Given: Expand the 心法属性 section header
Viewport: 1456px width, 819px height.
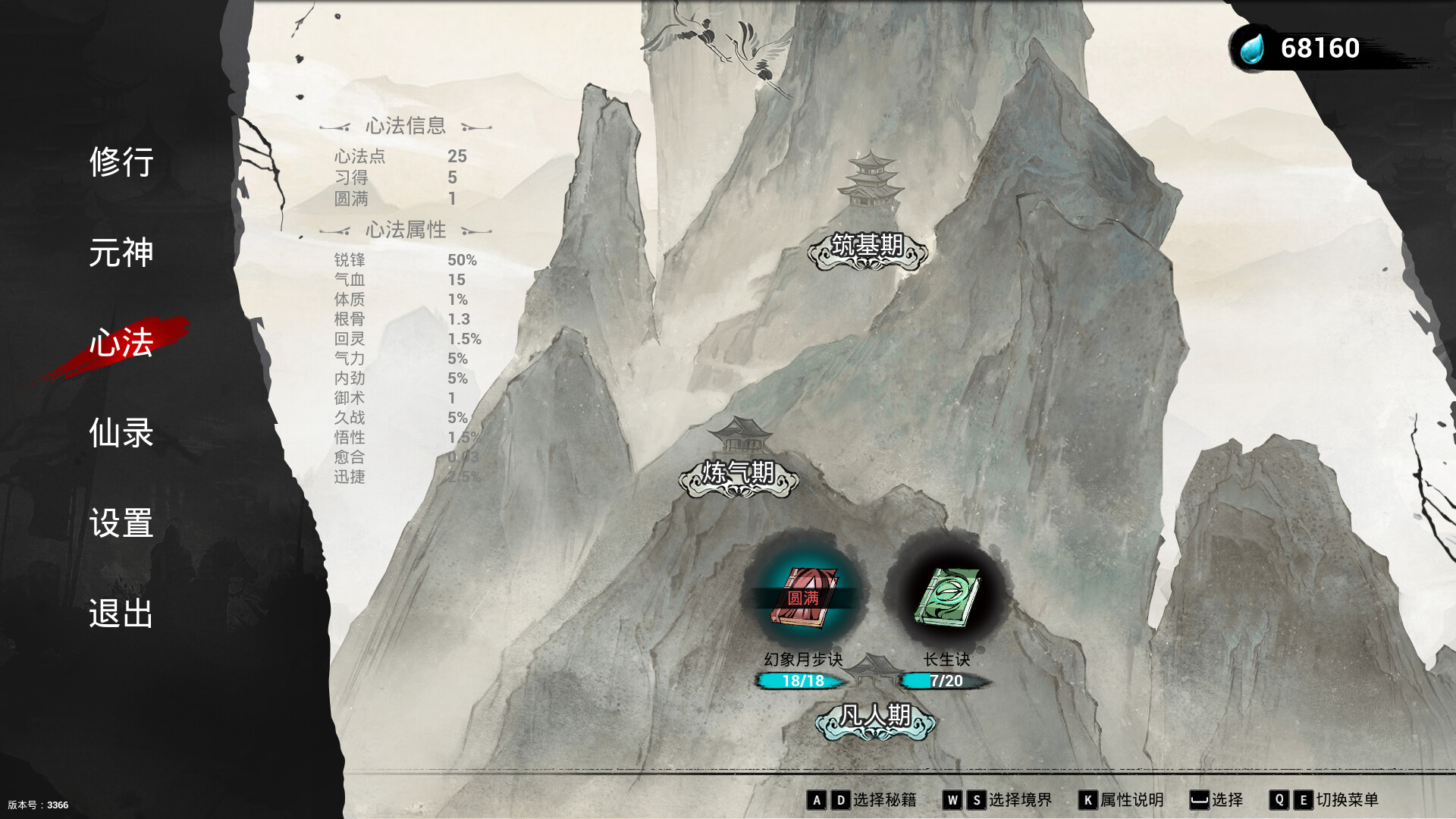Looking at the screenshot, I should (405, 230).
